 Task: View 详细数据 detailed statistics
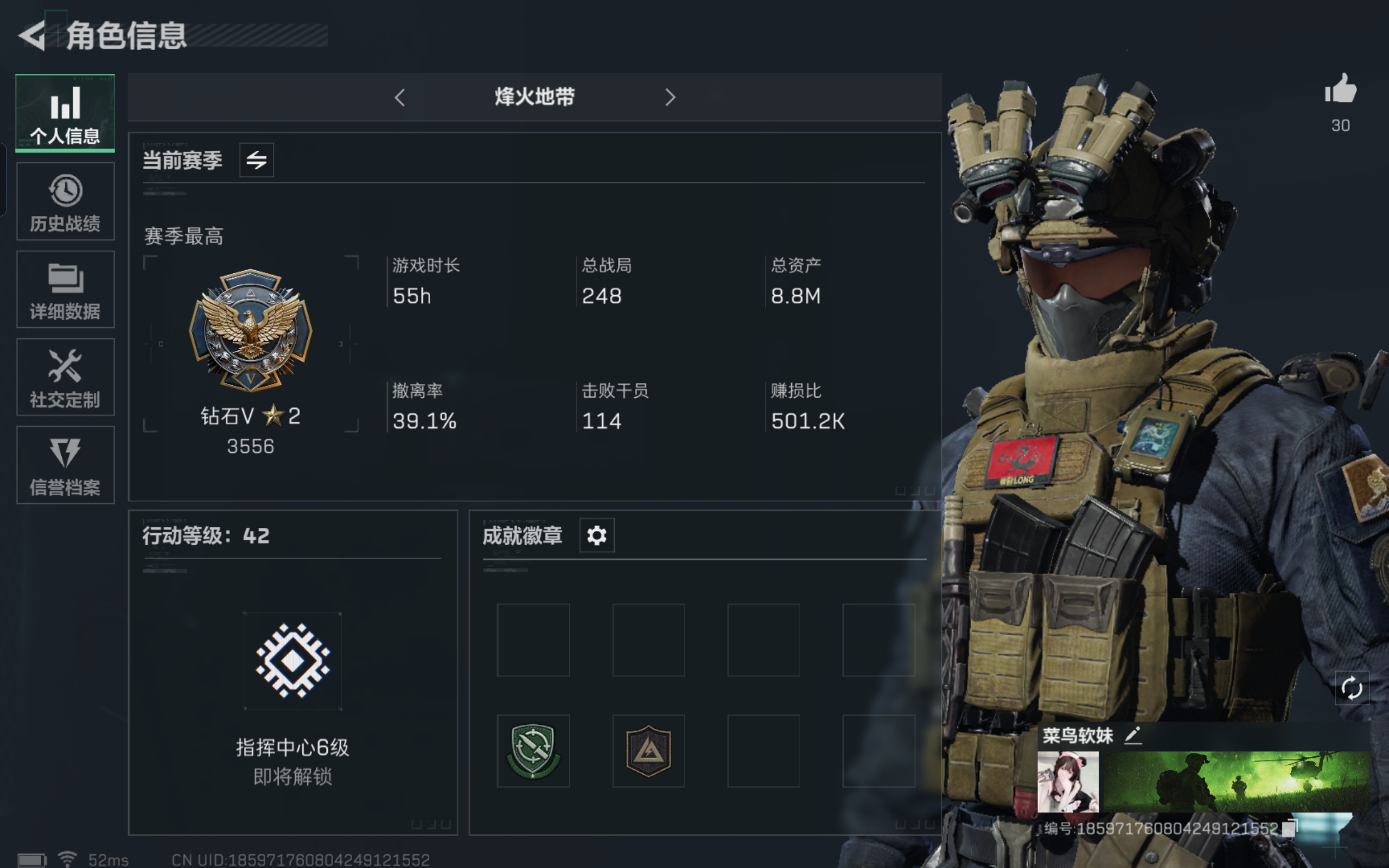pos(65,289)
